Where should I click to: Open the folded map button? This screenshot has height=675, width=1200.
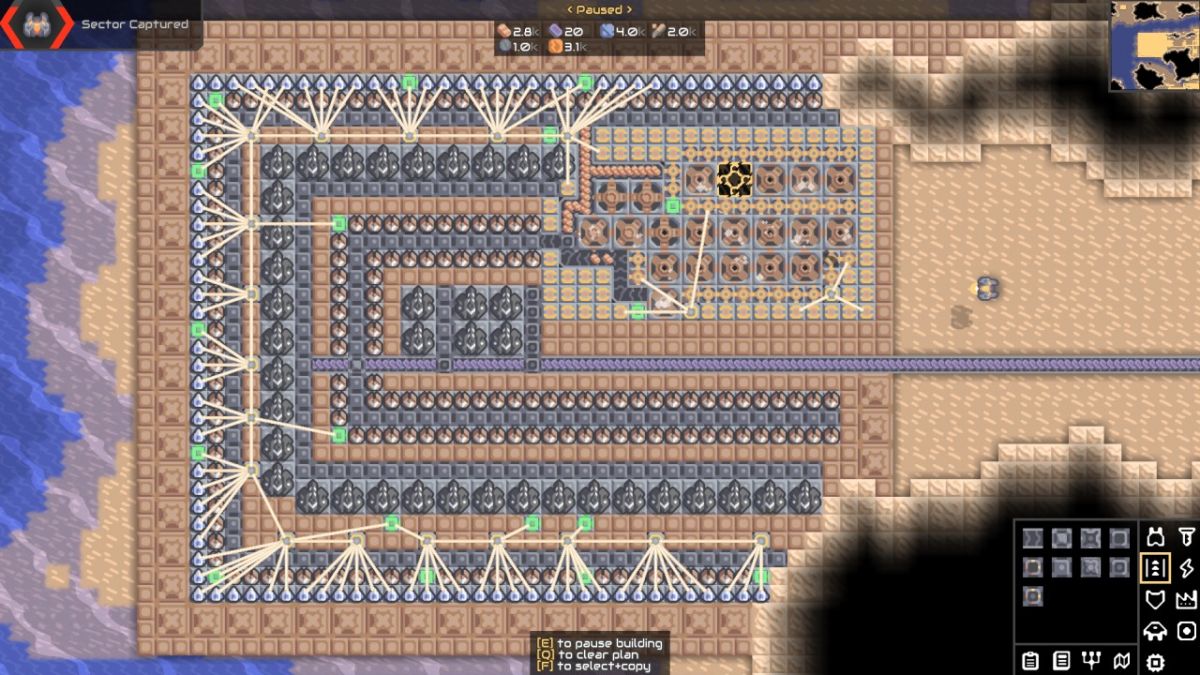pyautogui.click(x=1123, y=661)
